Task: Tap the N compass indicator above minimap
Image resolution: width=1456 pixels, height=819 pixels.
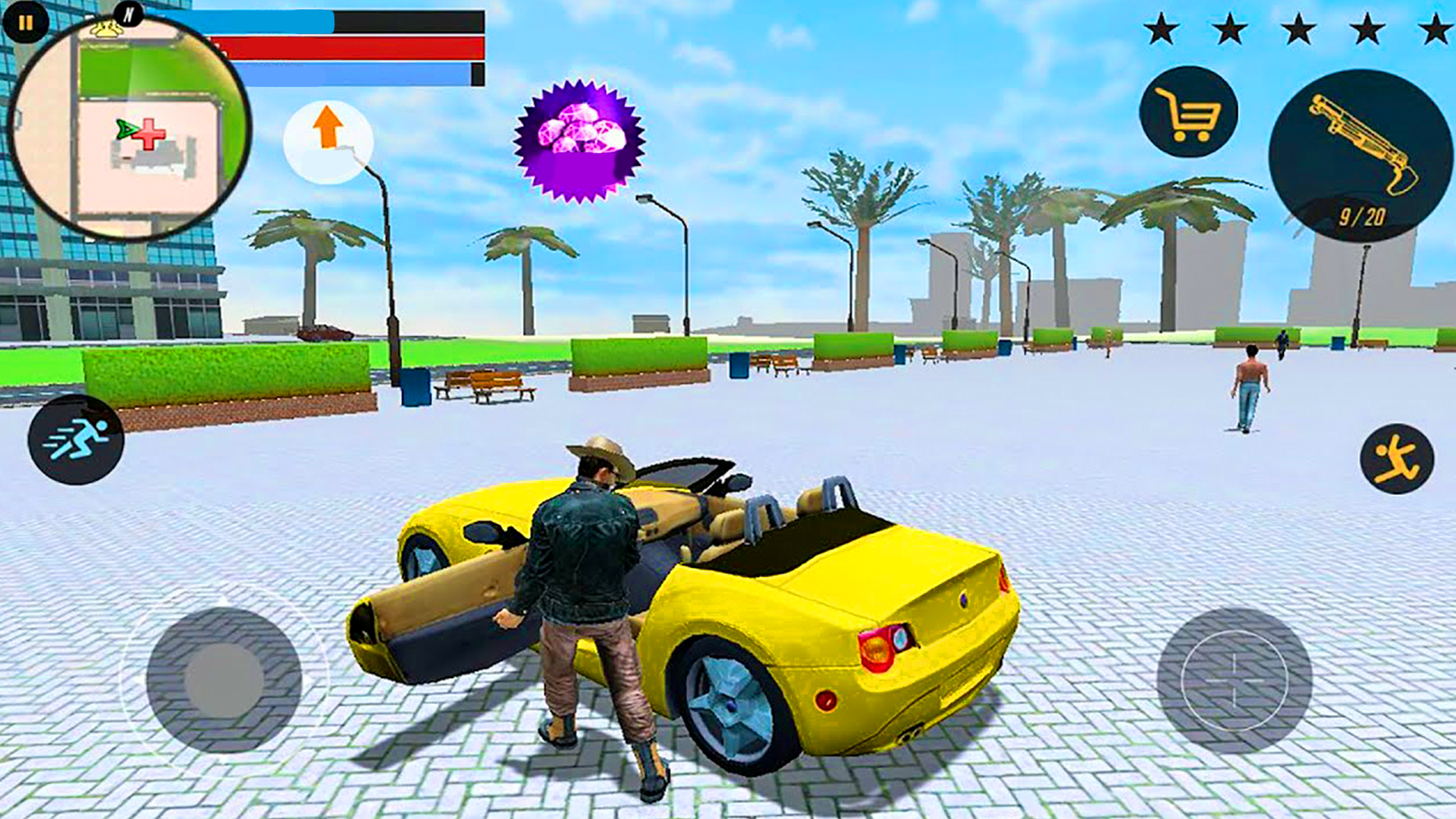Action: click(129, 14)
